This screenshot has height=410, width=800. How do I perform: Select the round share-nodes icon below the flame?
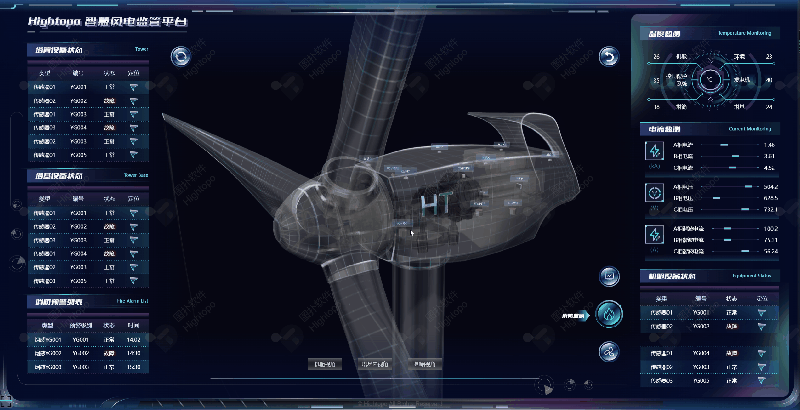pos(608,351)
